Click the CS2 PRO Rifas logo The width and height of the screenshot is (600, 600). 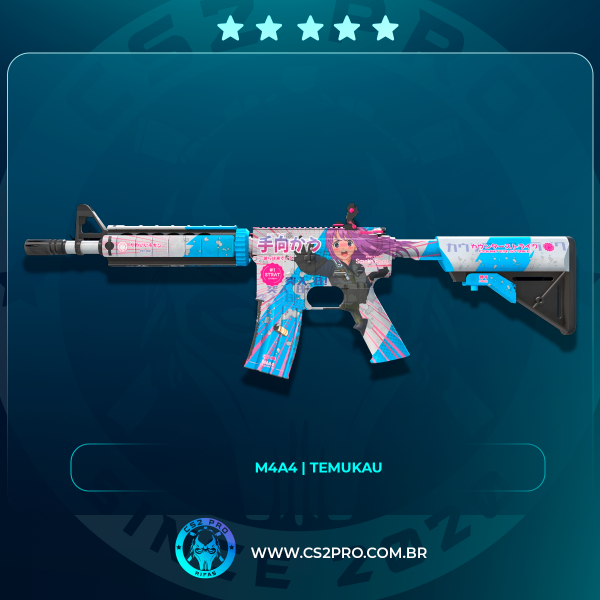205,550
